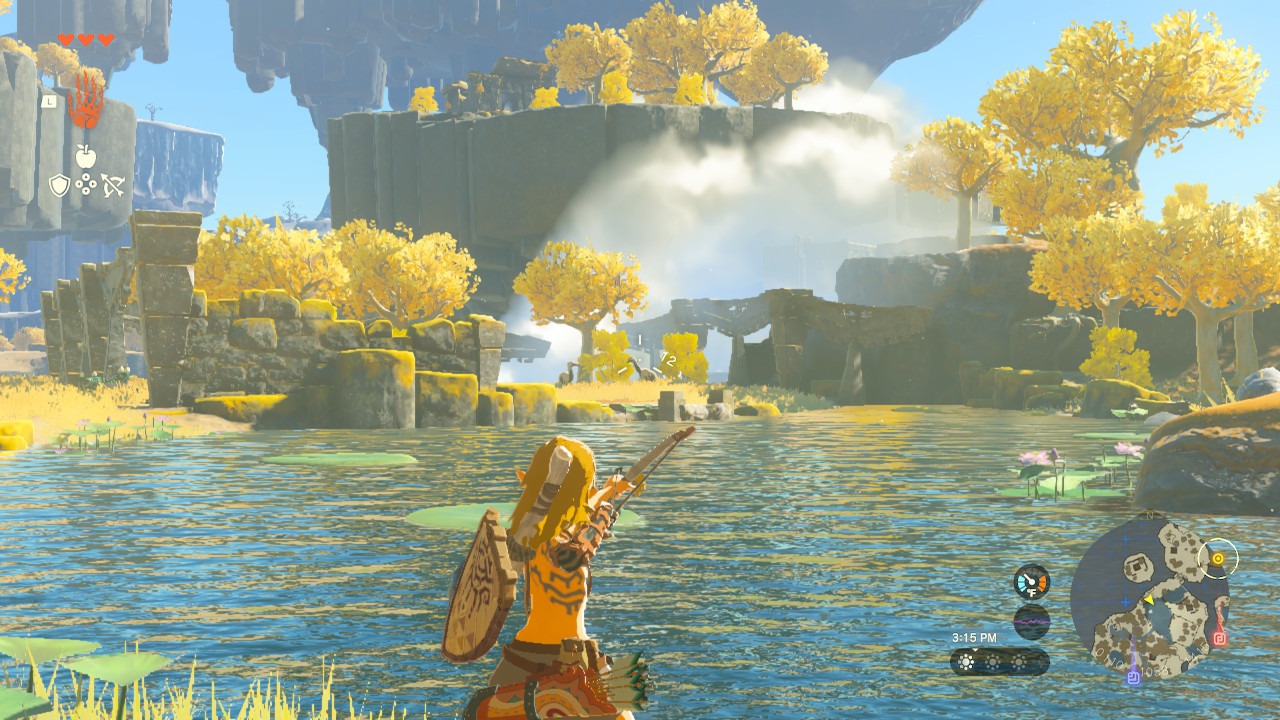Click the temperature gauge showing °F
This screenshot has height=720, width=1280.
point(1032,581)
